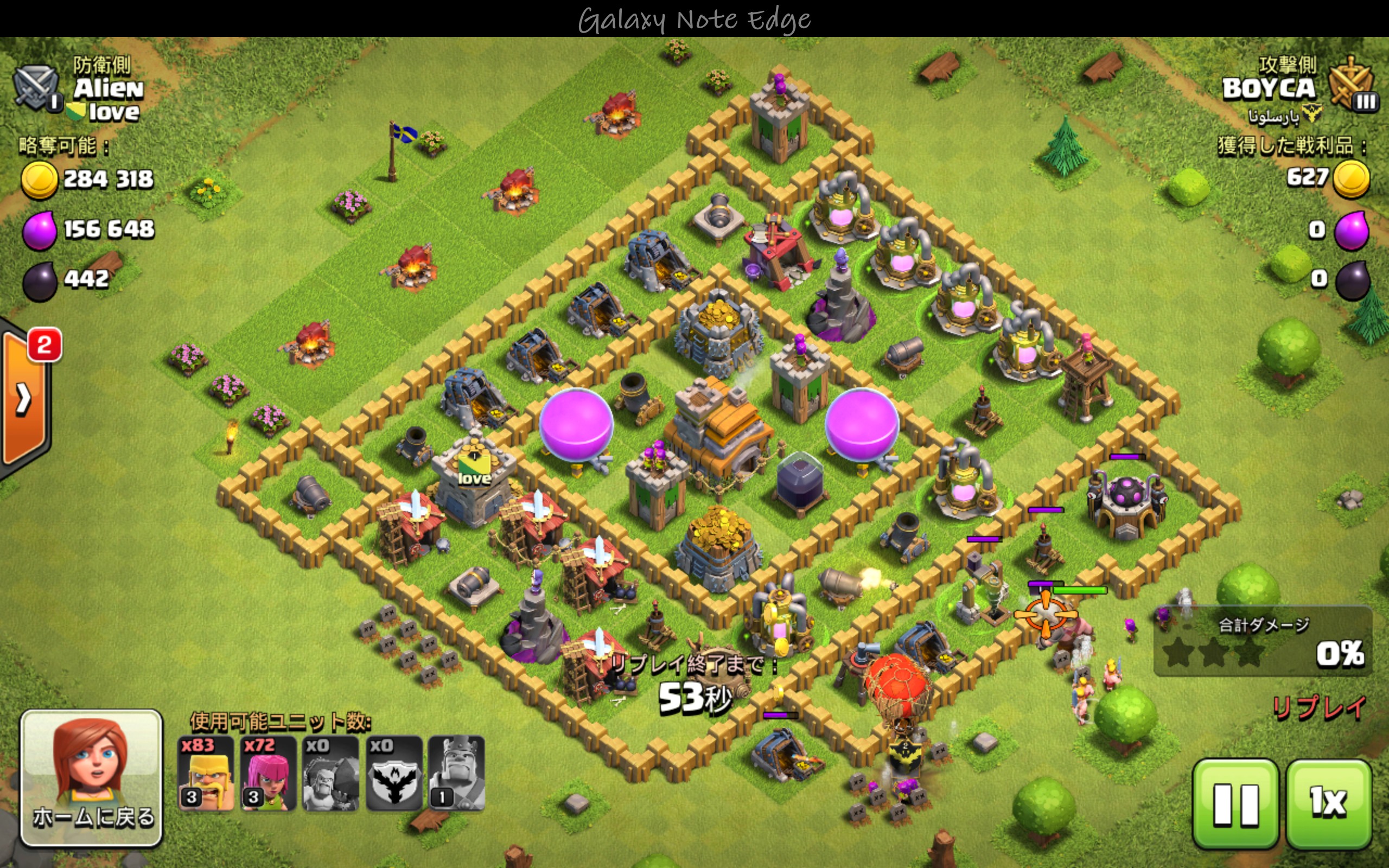Select the Barbarian King hero slot
This screenshot has width=1389, height=868.
pos(457,773)
